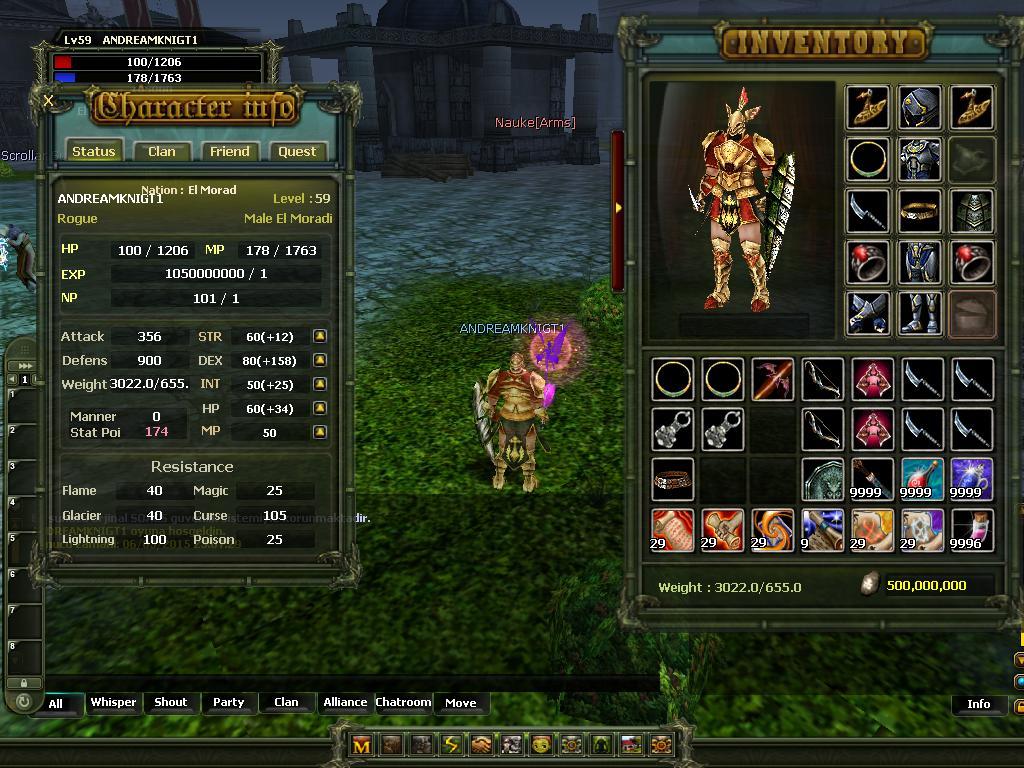
Task: Select the equipped belt slot
Action: point(919,211)
